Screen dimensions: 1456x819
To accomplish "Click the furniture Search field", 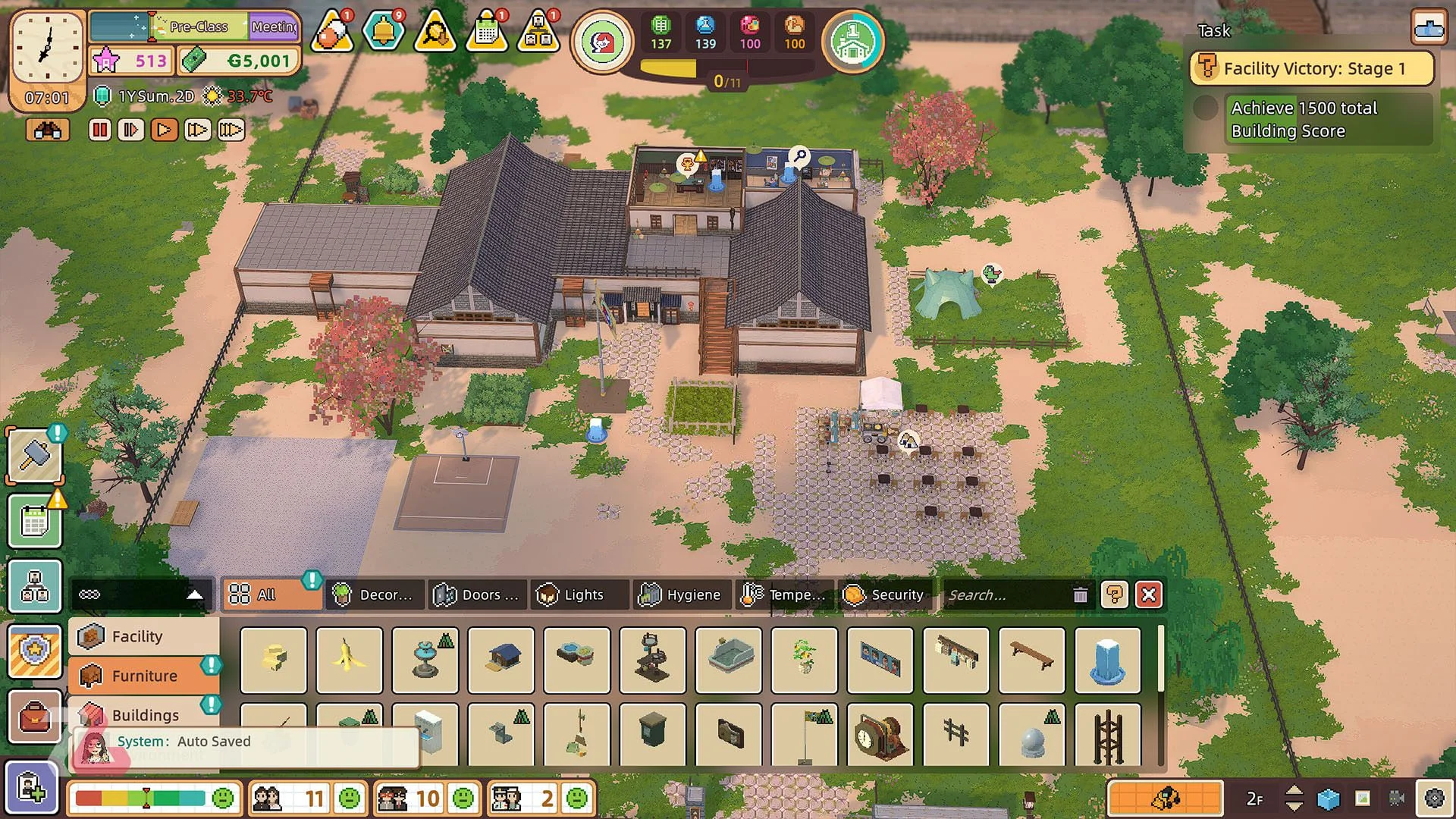I will [1005, 595].
